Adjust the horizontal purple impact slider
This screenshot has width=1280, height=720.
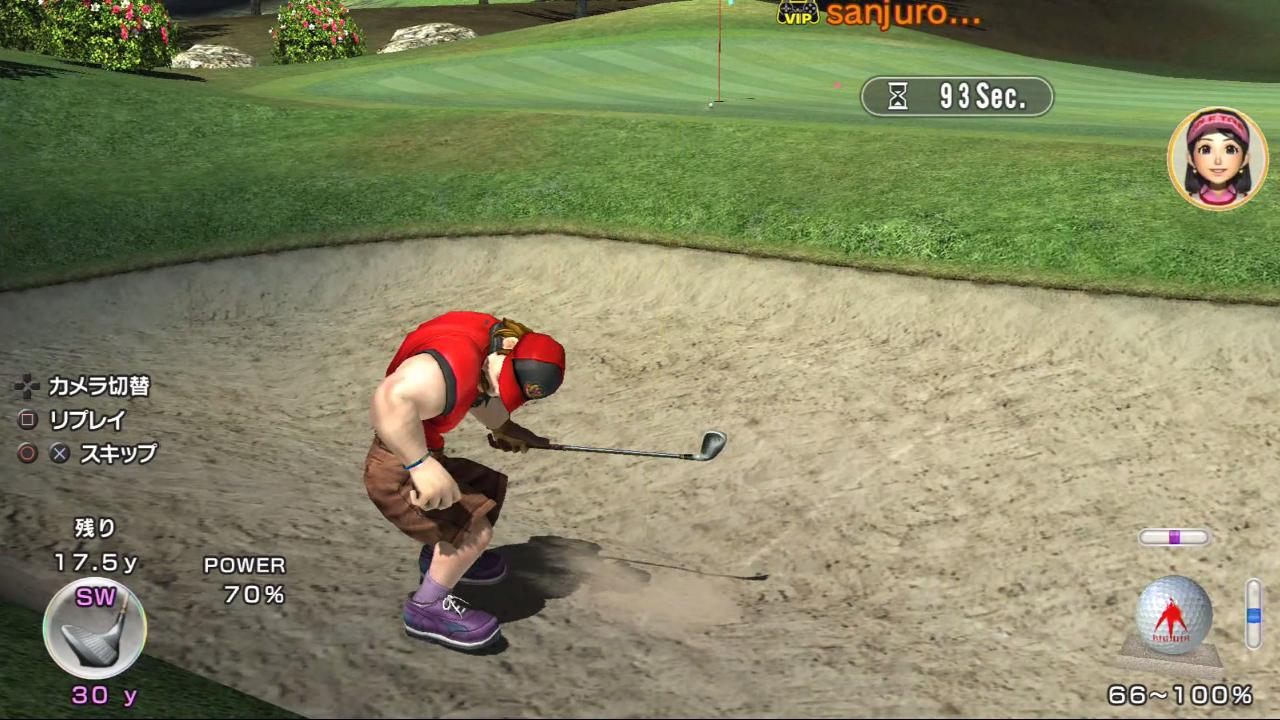click(x=1174, y=537)
